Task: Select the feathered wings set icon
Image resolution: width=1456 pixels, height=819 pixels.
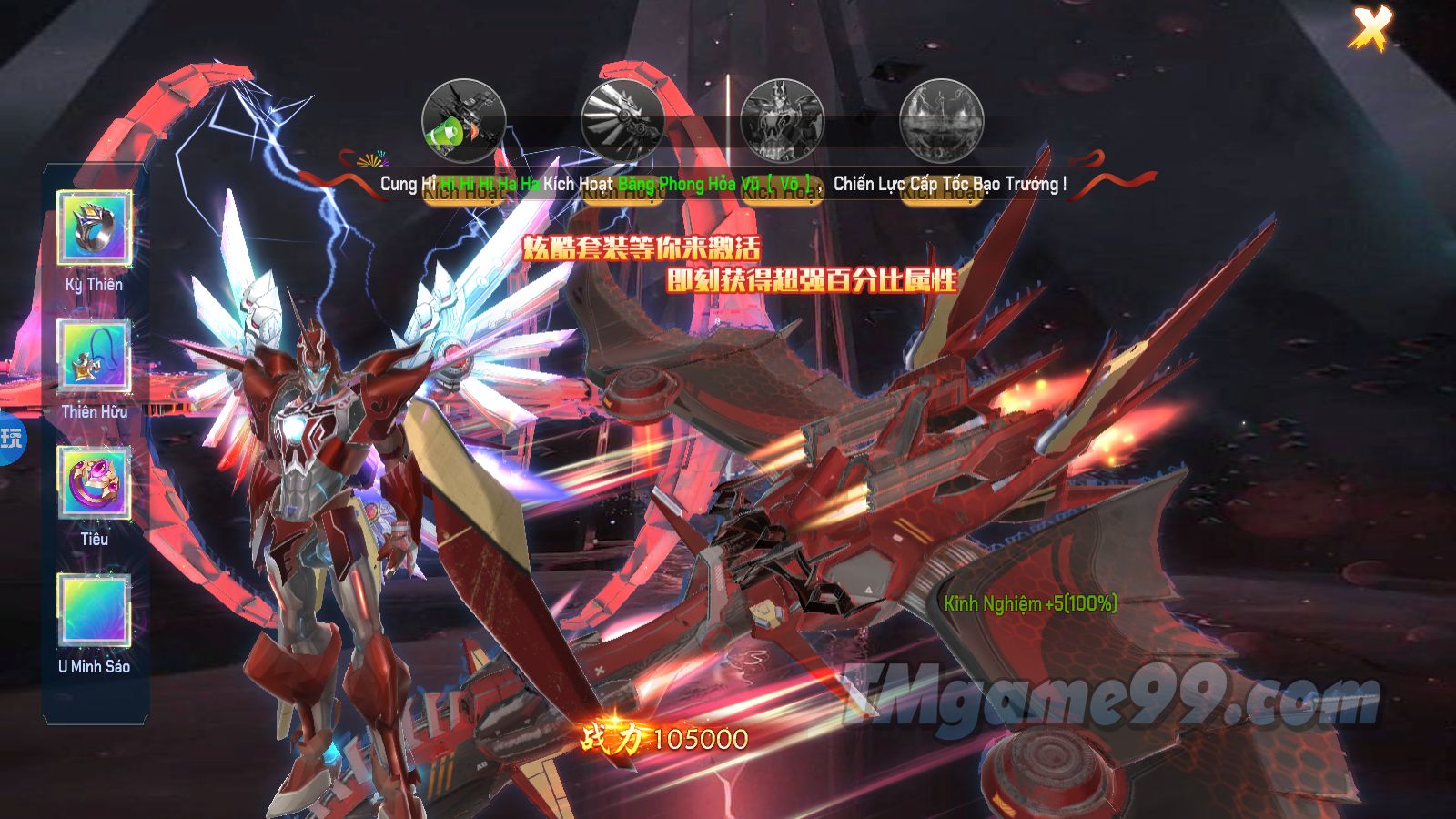Action: [623, 121]
